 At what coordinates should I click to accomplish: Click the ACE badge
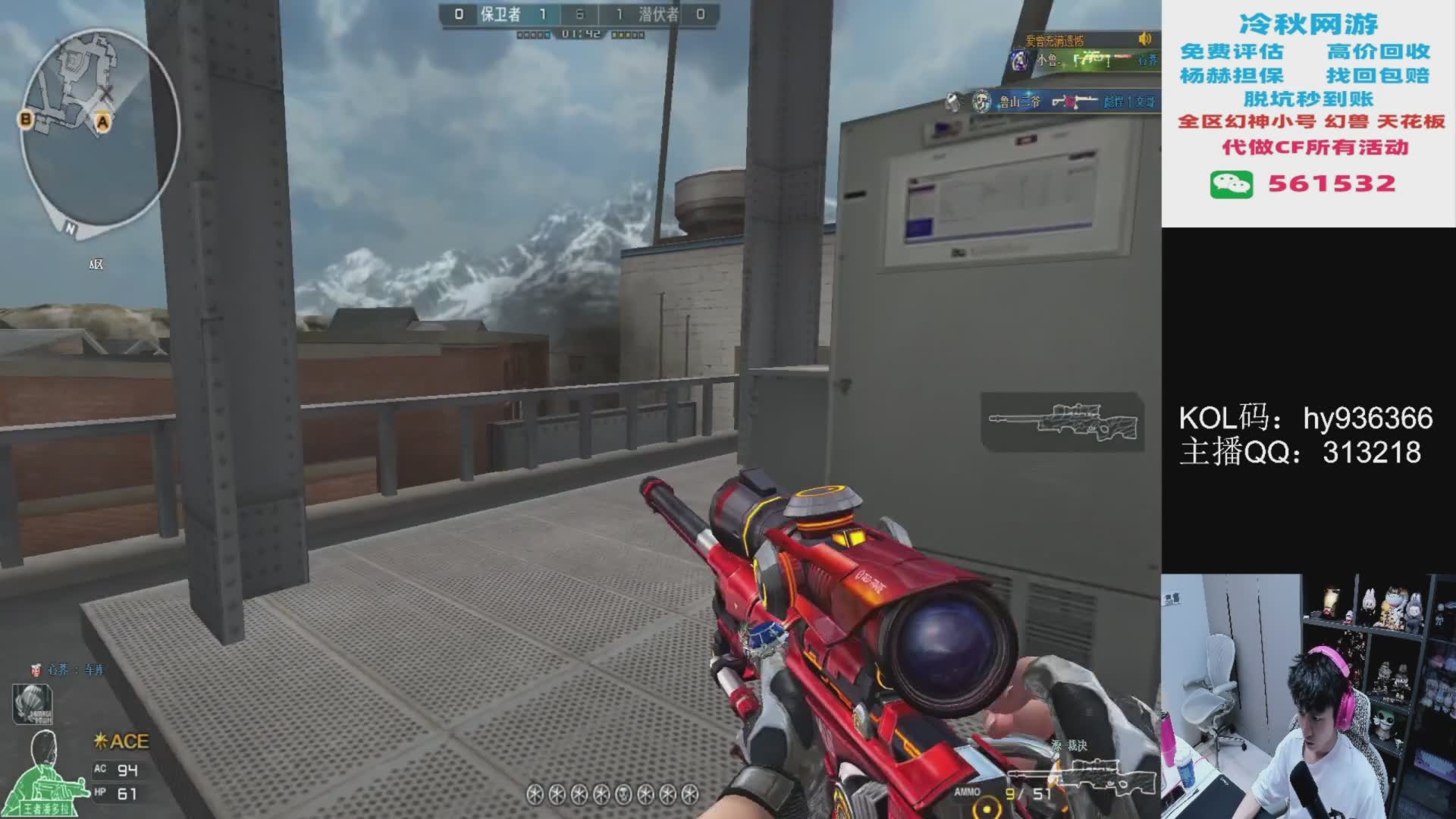[121, 741]
